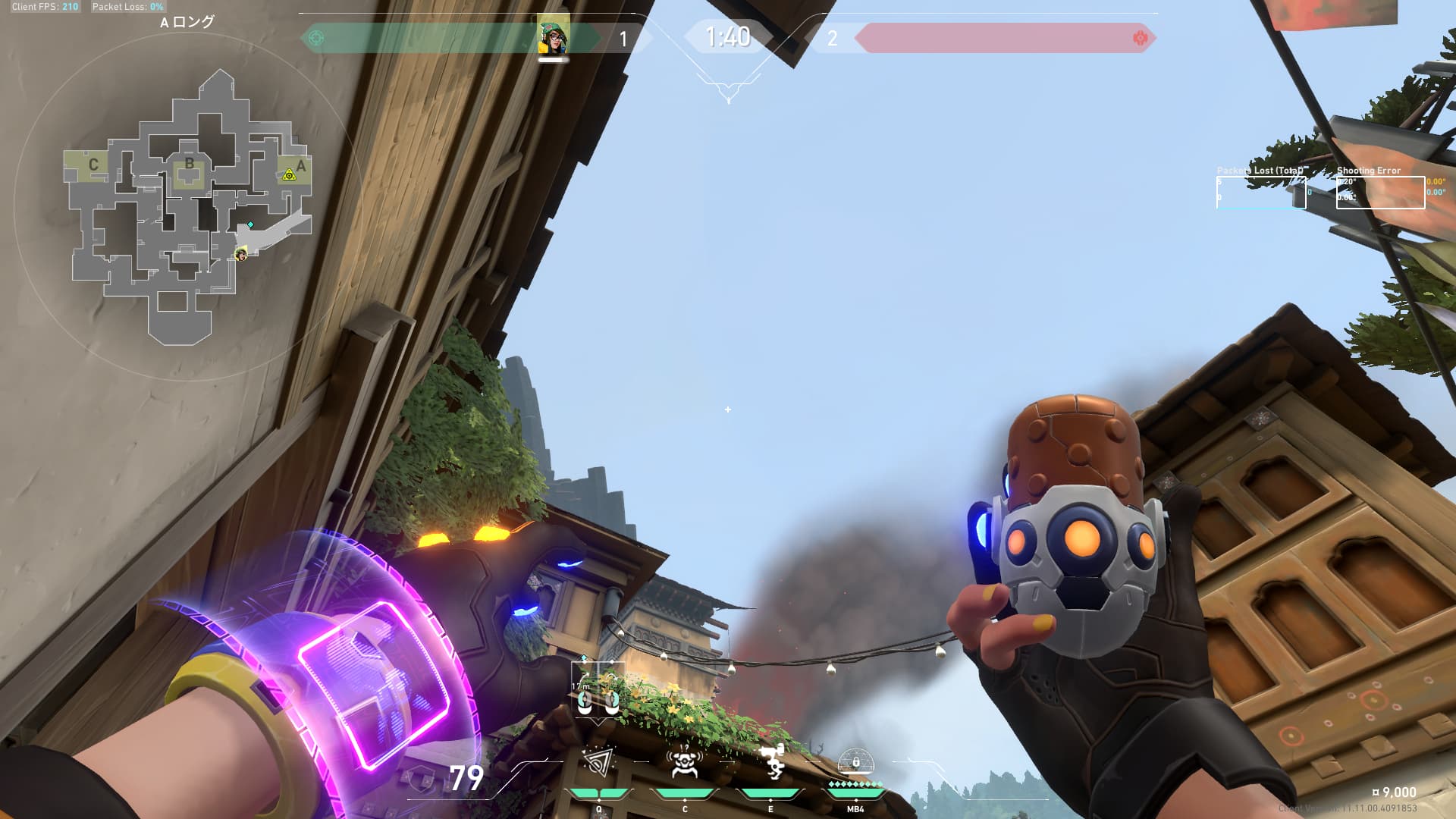The height and width of the screenshot is (819, 1456).
Task: Select the teal diamond ping on minimap
Action: pyautogui.click(x=250, y=225)
